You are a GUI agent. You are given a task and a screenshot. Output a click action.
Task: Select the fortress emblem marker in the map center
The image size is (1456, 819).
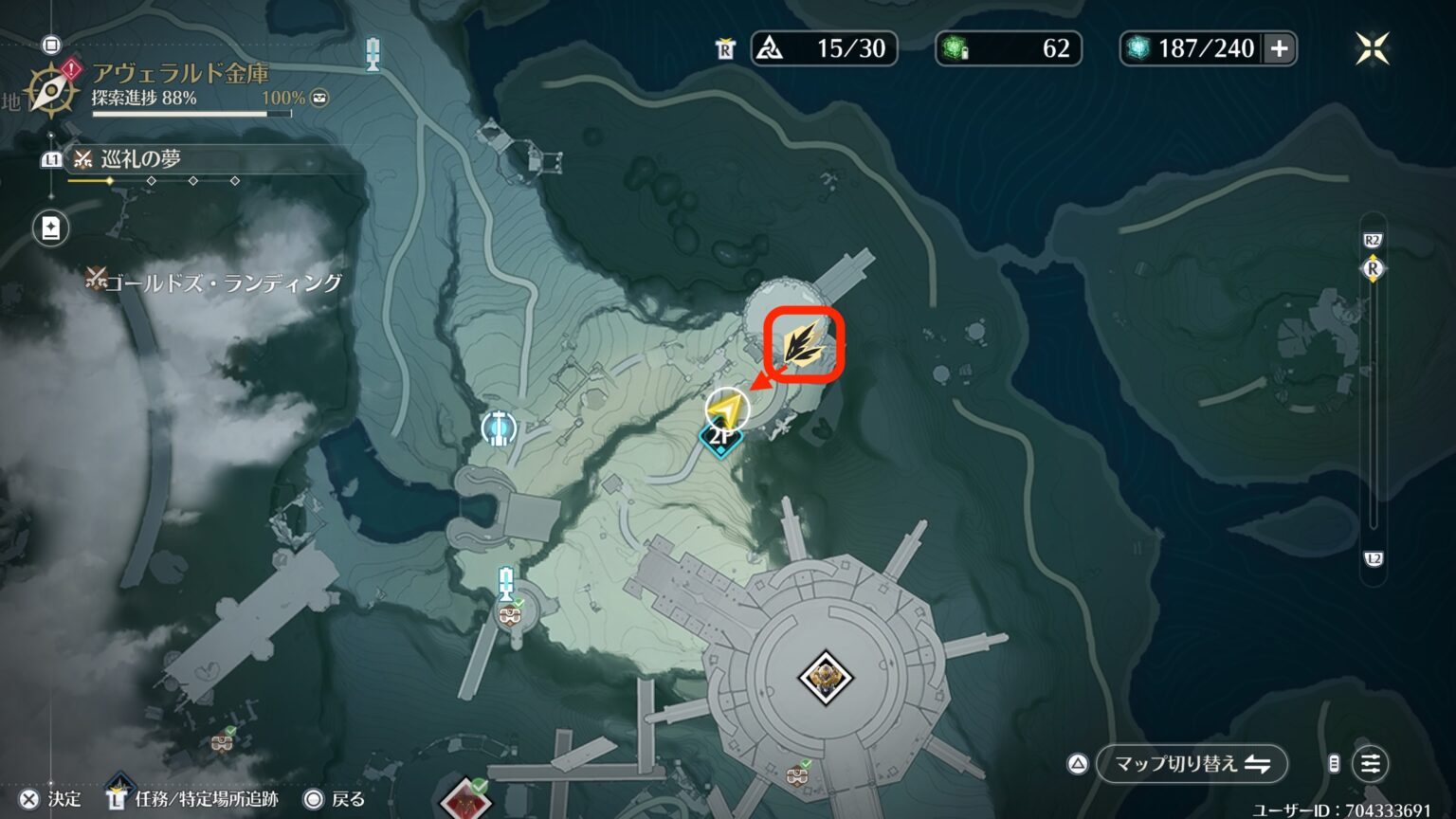pyautogui.click(x=824, y=675)
